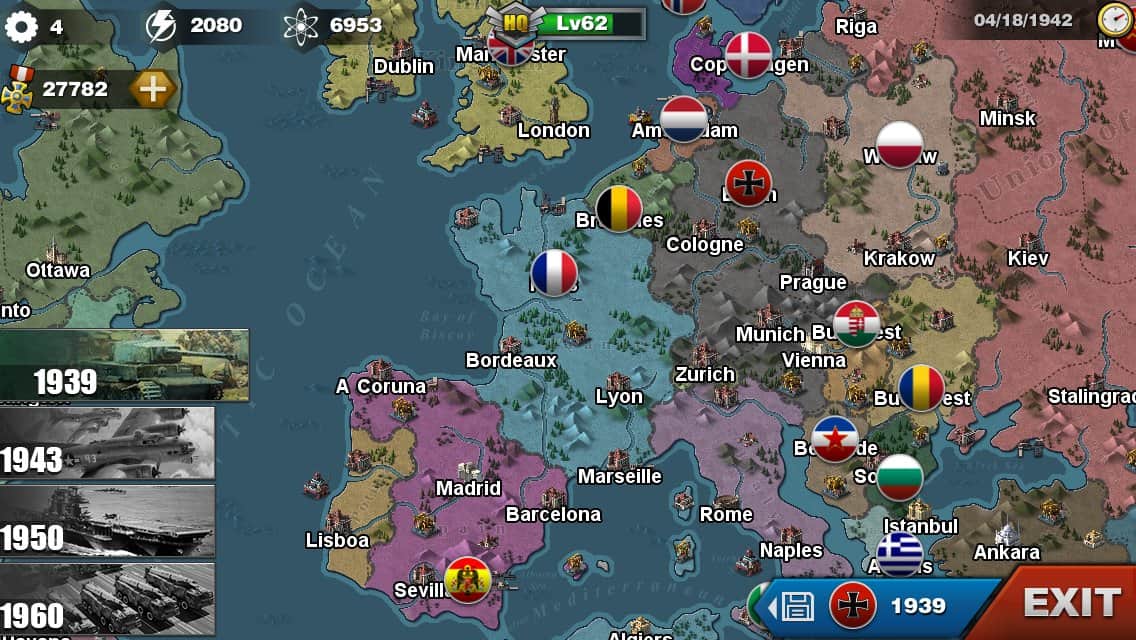The width and height of the screenshot is (1136, 640).
Task: Pick the Romania flag marker
Action: coord(921,388)
